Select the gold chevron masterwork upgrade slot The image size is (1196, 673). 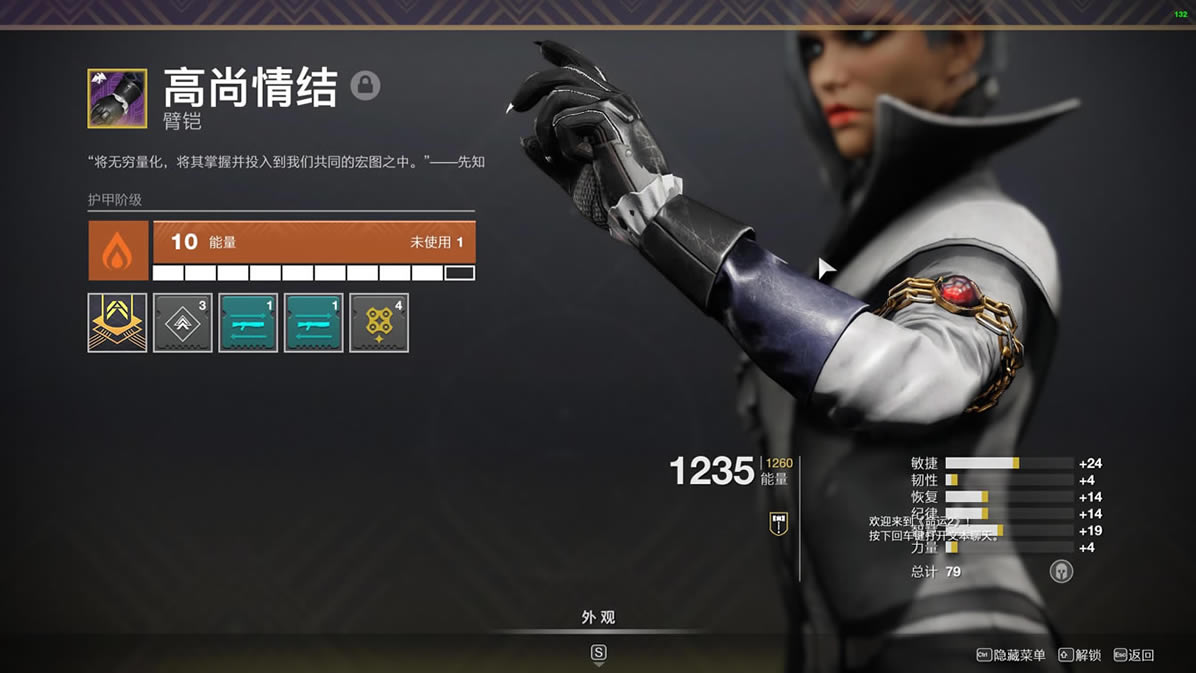pos(117,322)
